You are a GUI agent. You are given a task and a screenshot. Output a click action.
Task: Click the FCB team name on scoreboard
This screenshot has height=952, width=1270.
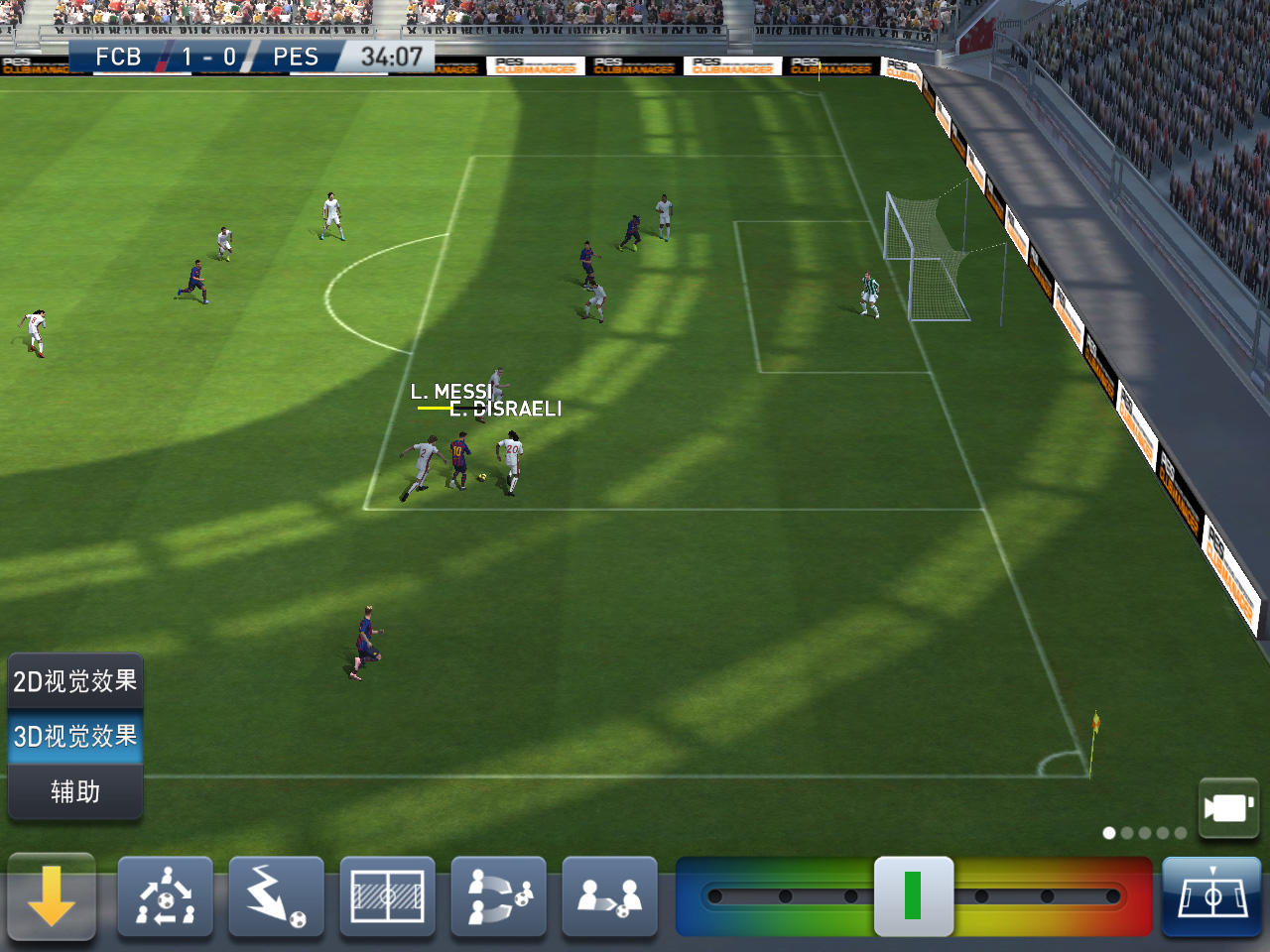(x=118, y=57)
